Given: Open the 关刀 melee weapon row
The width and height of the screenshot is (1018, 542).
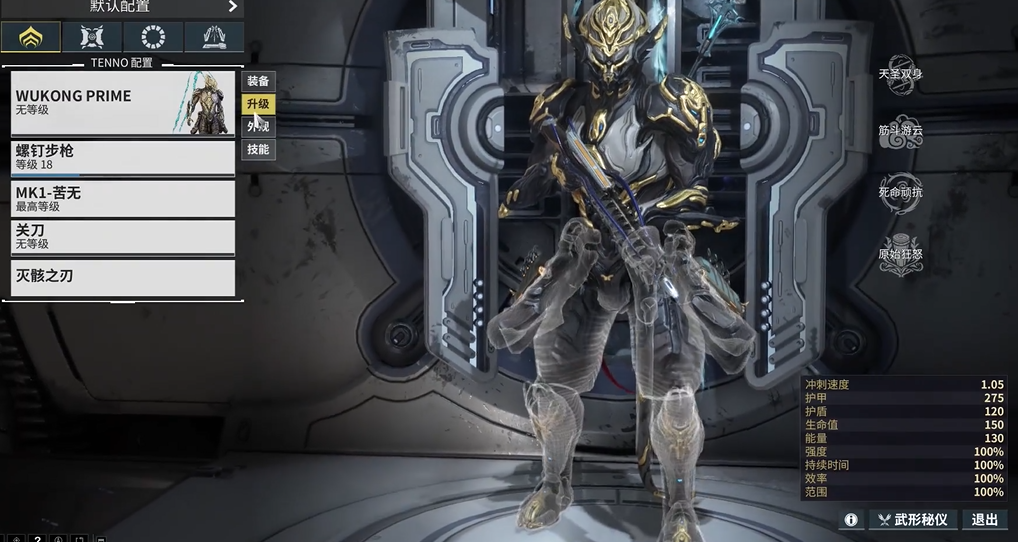Looking at the screenshot, I should point(122,237).
